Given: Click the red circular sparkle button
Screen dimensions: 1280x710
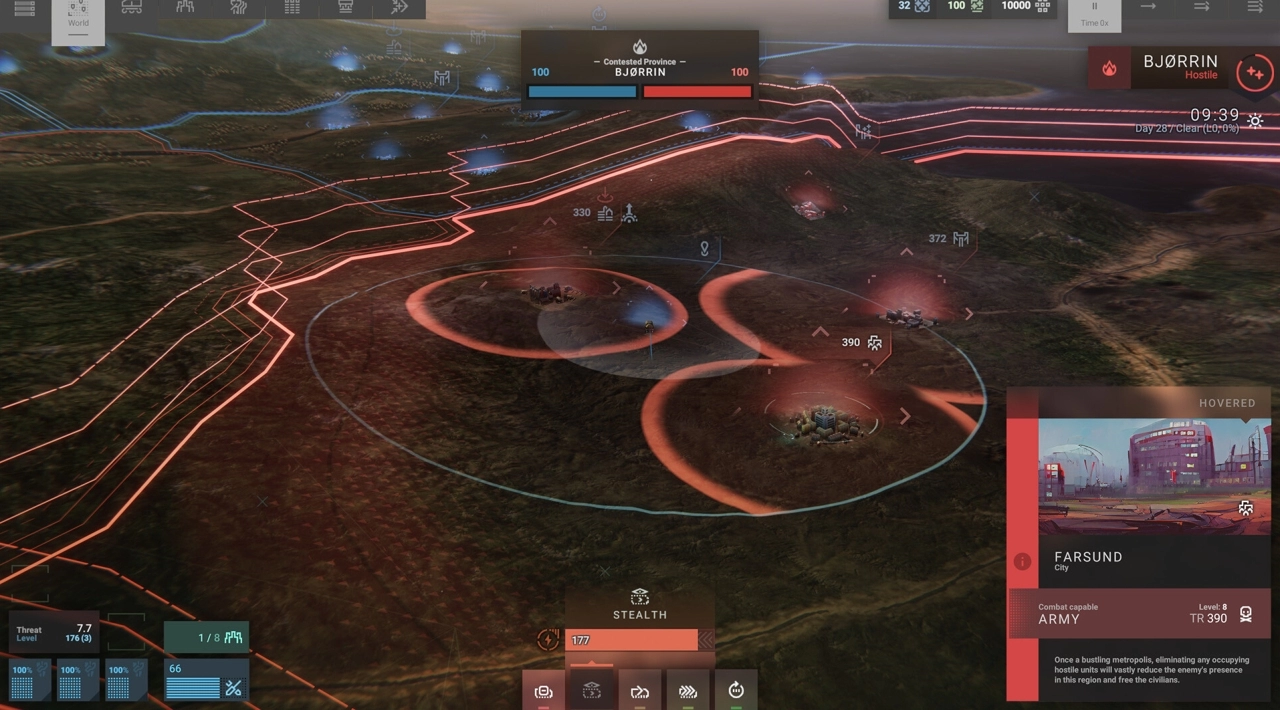Looking at the screenshot, I should click(1254, 73).
